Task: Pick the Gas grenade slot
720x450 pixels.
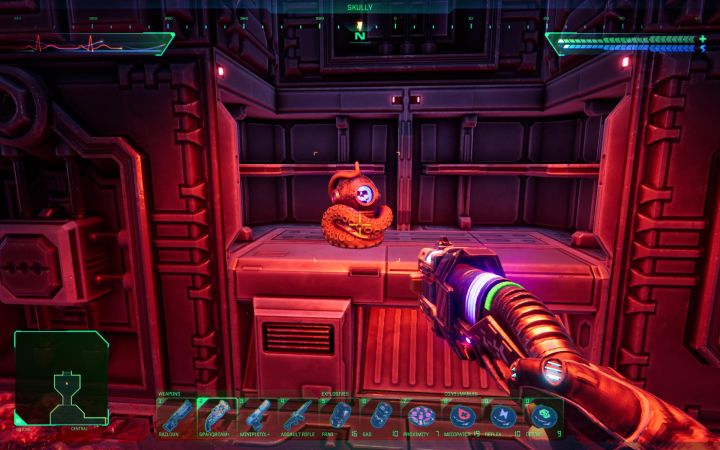Action: [x=380, y=414]
